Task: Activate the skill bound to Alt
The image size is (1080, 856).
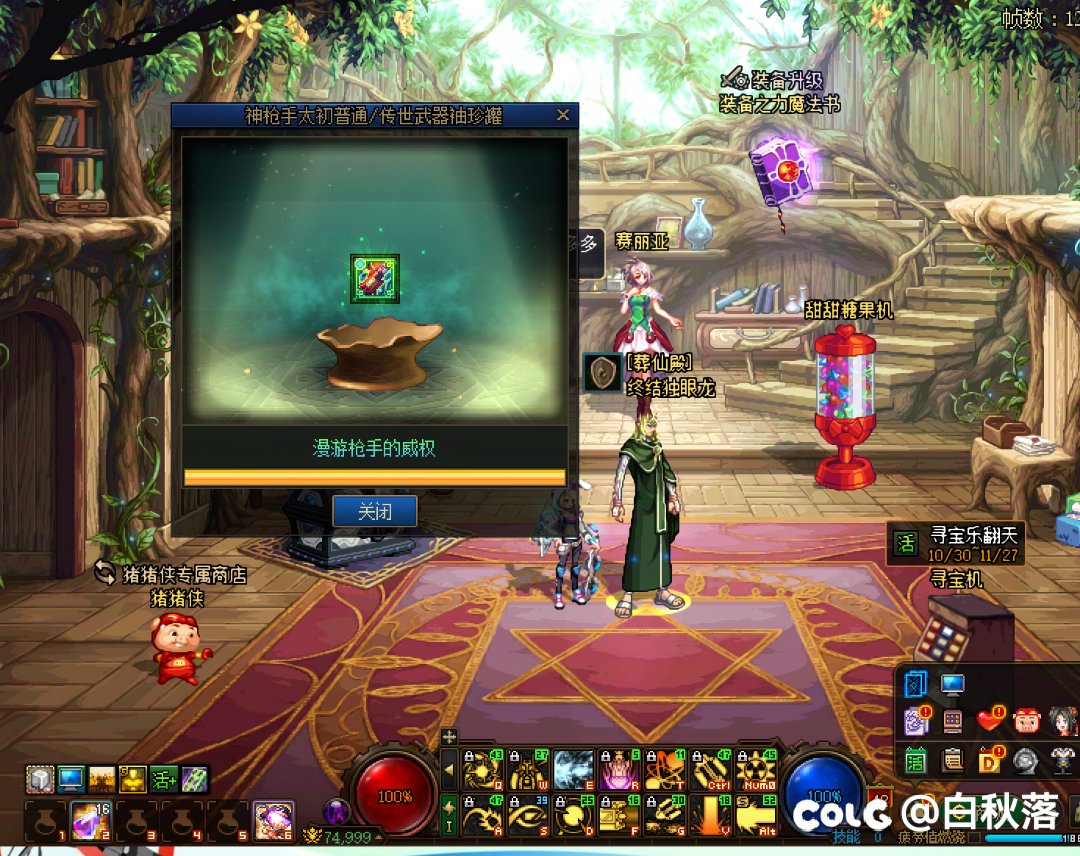Action: (x=756, y=815)
